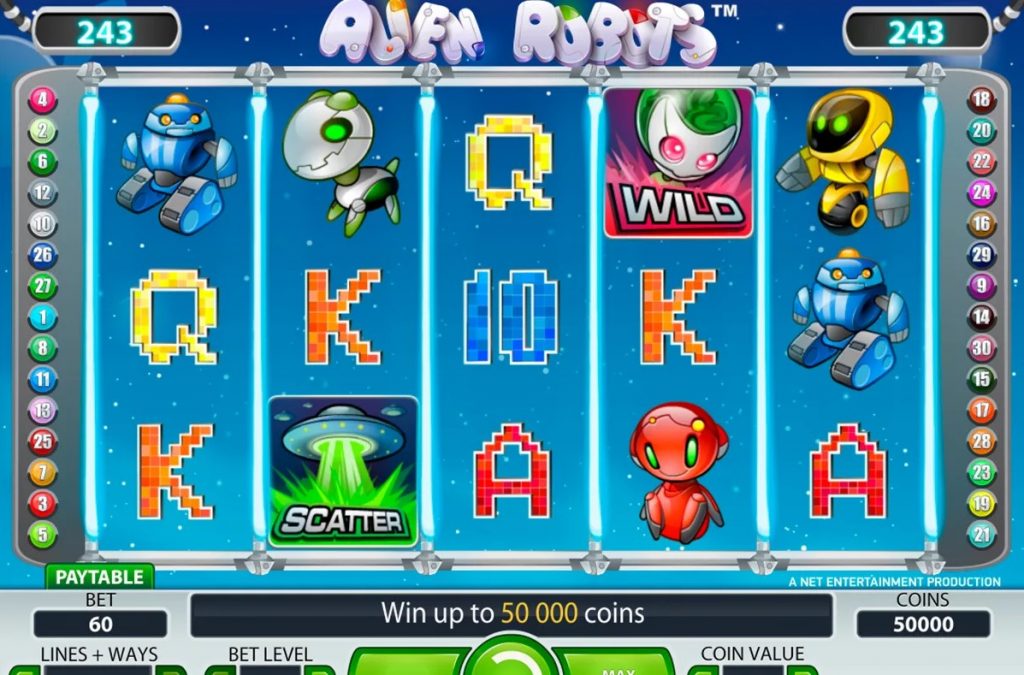Select payline number 10 ball
This screenshot has height=675, width=1024.
pos(43,224)
